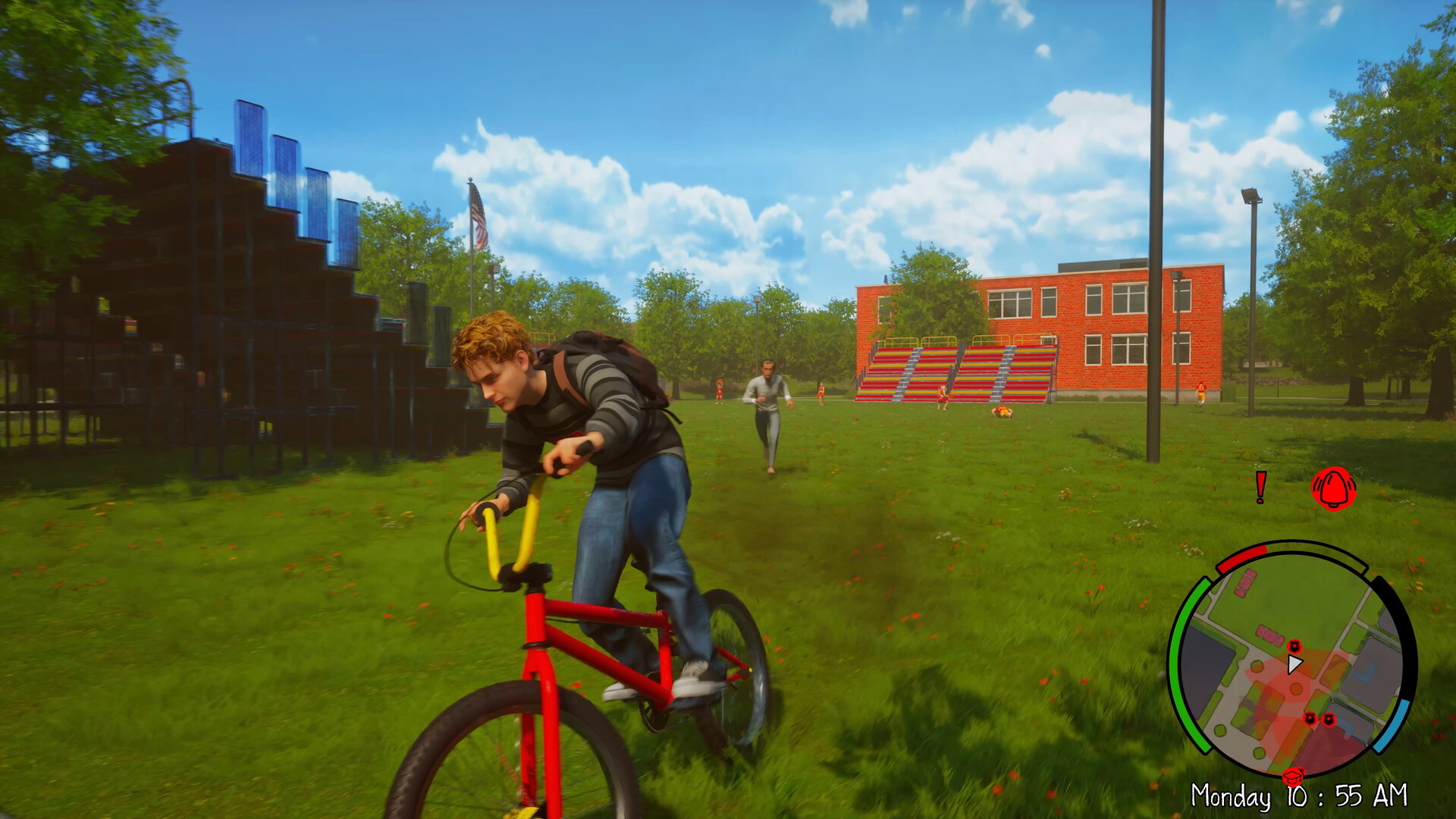Click the left badge marker below the player arrow
The height and width of the screenshot is (819, 1456).
(1311, 719)
